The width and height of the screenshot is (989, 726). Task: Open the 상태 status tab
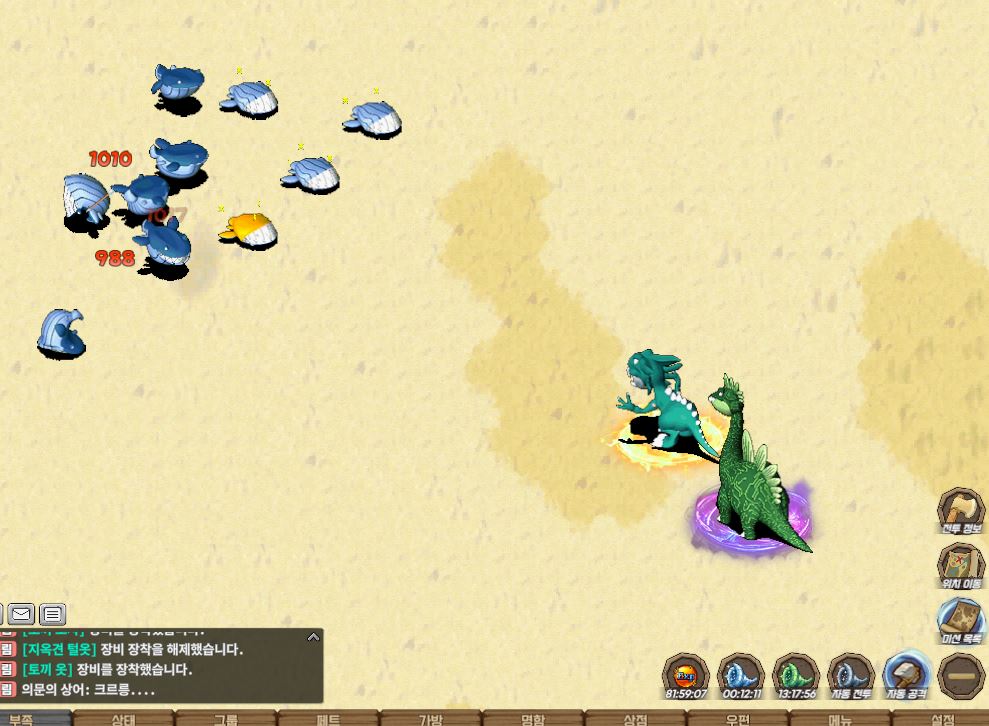124,719
